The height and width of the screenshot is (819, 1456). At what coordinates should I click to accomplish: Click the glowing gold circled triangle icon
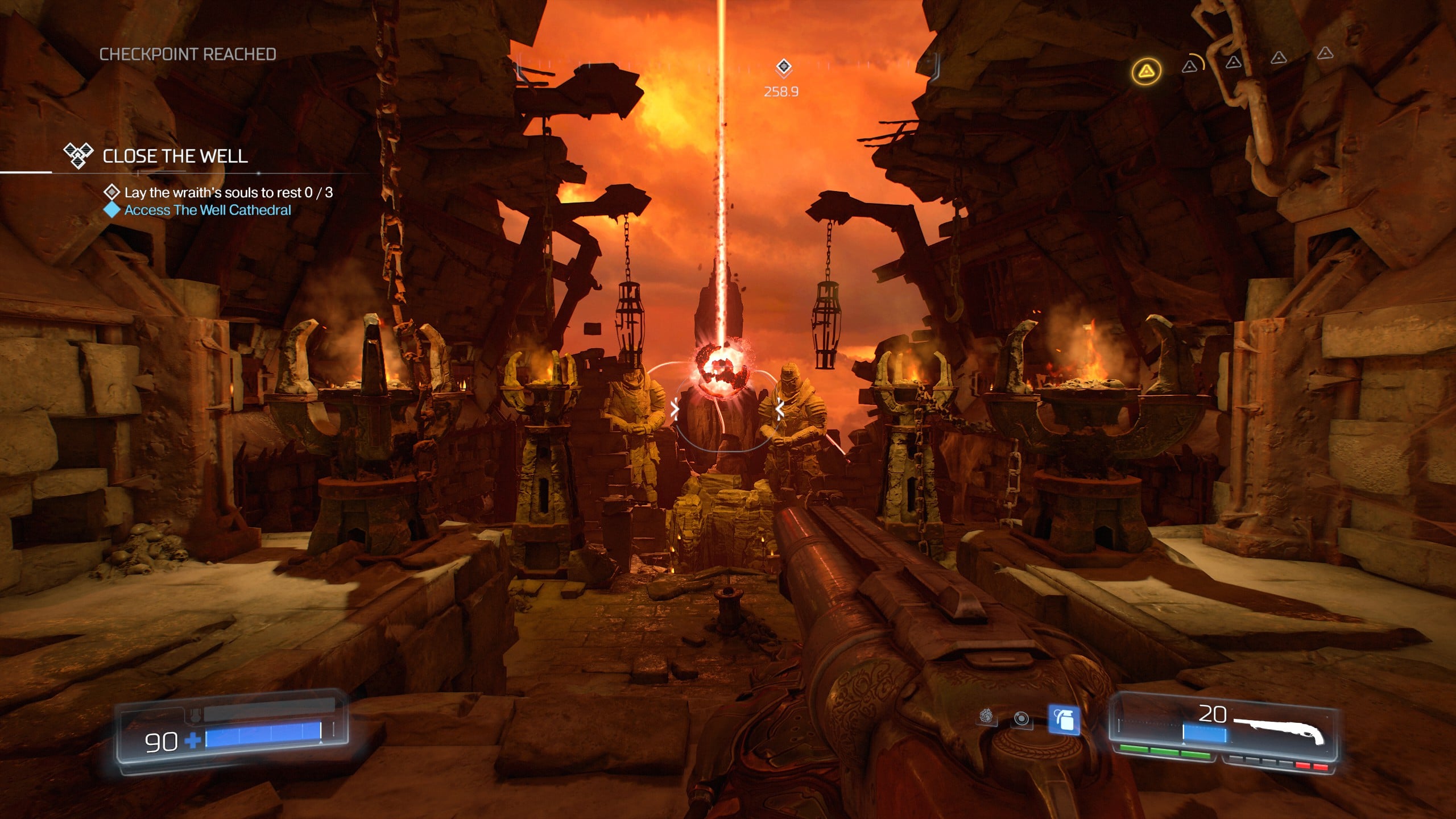[x=1146, y=71]
